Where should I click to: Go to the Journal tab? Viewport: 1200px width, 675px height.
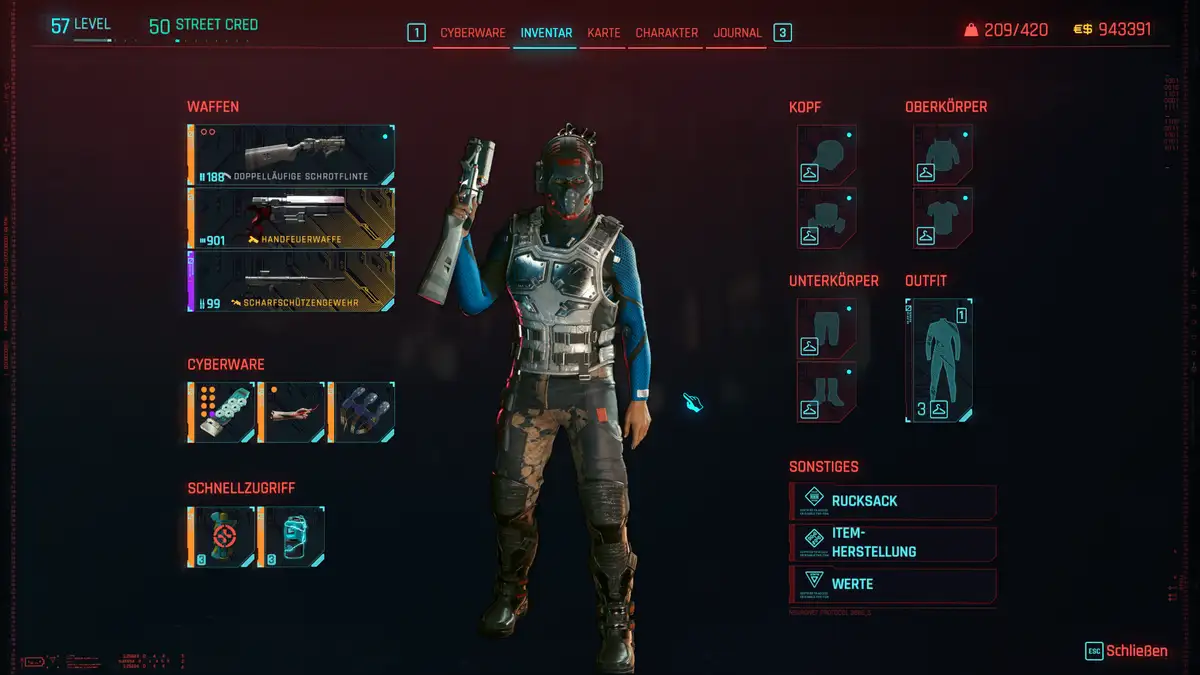pos(737,33)
